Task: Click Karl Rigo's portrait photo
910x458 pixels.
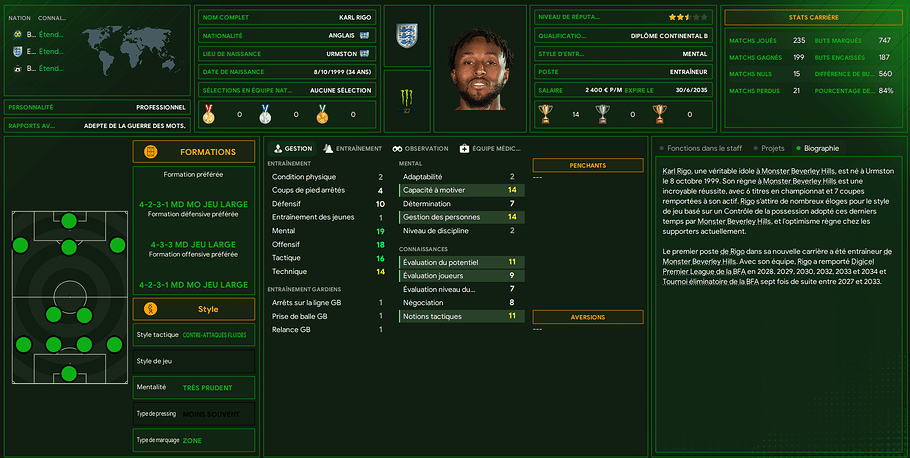Action: [480, 67]
